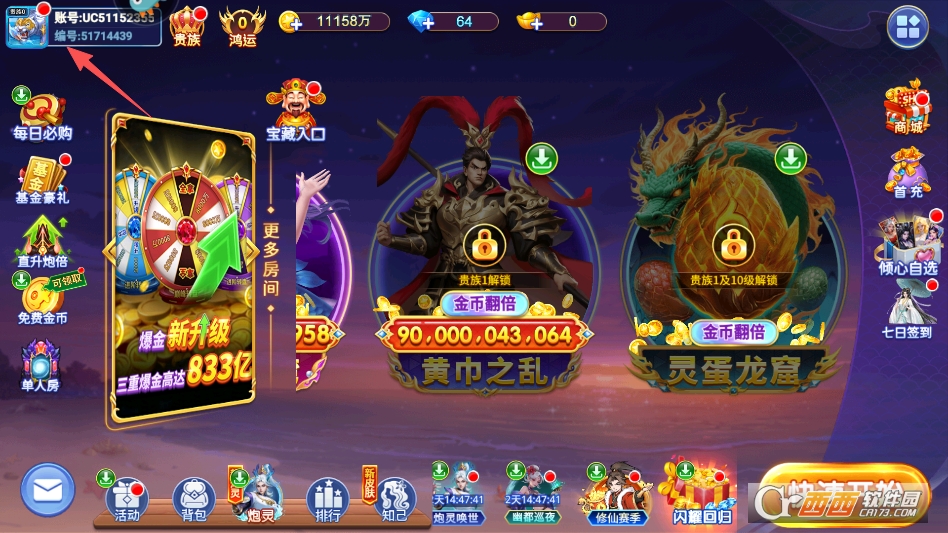Open 直升炮倍 cannon upgrade

pyautogui.click(x=41, y=244)
